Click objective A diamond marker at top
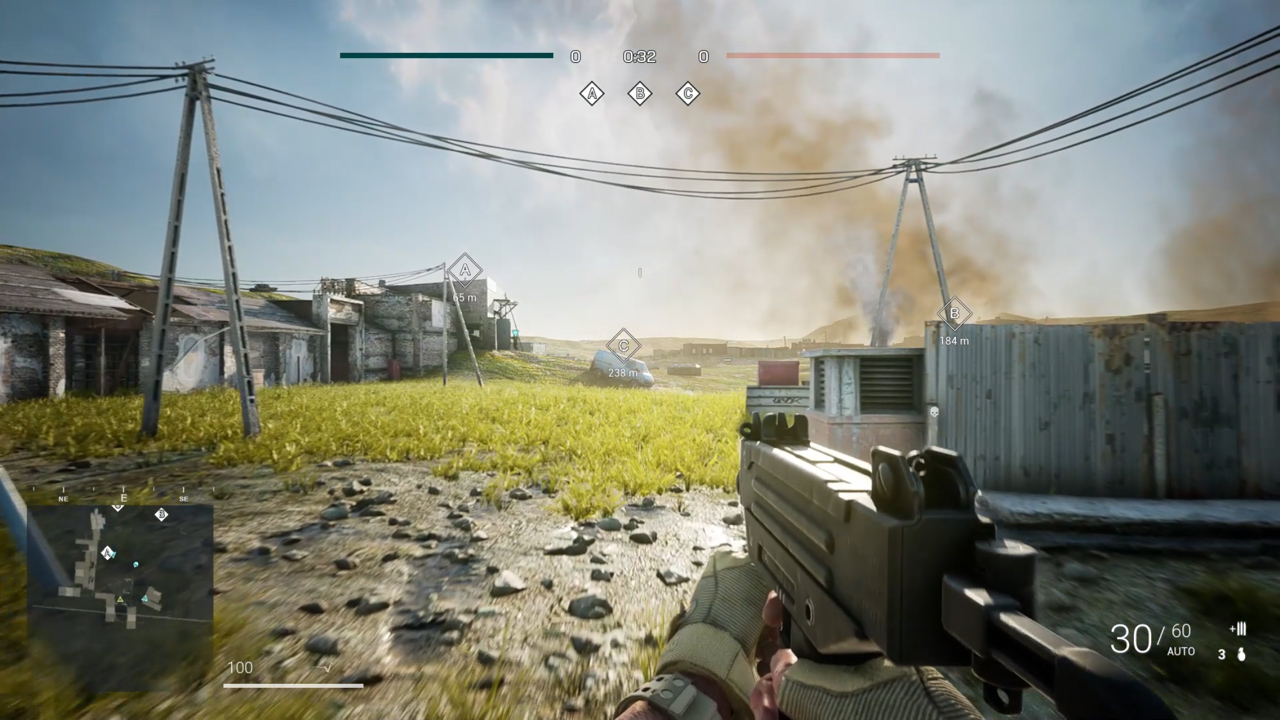1280x720 pixels. 592,93
